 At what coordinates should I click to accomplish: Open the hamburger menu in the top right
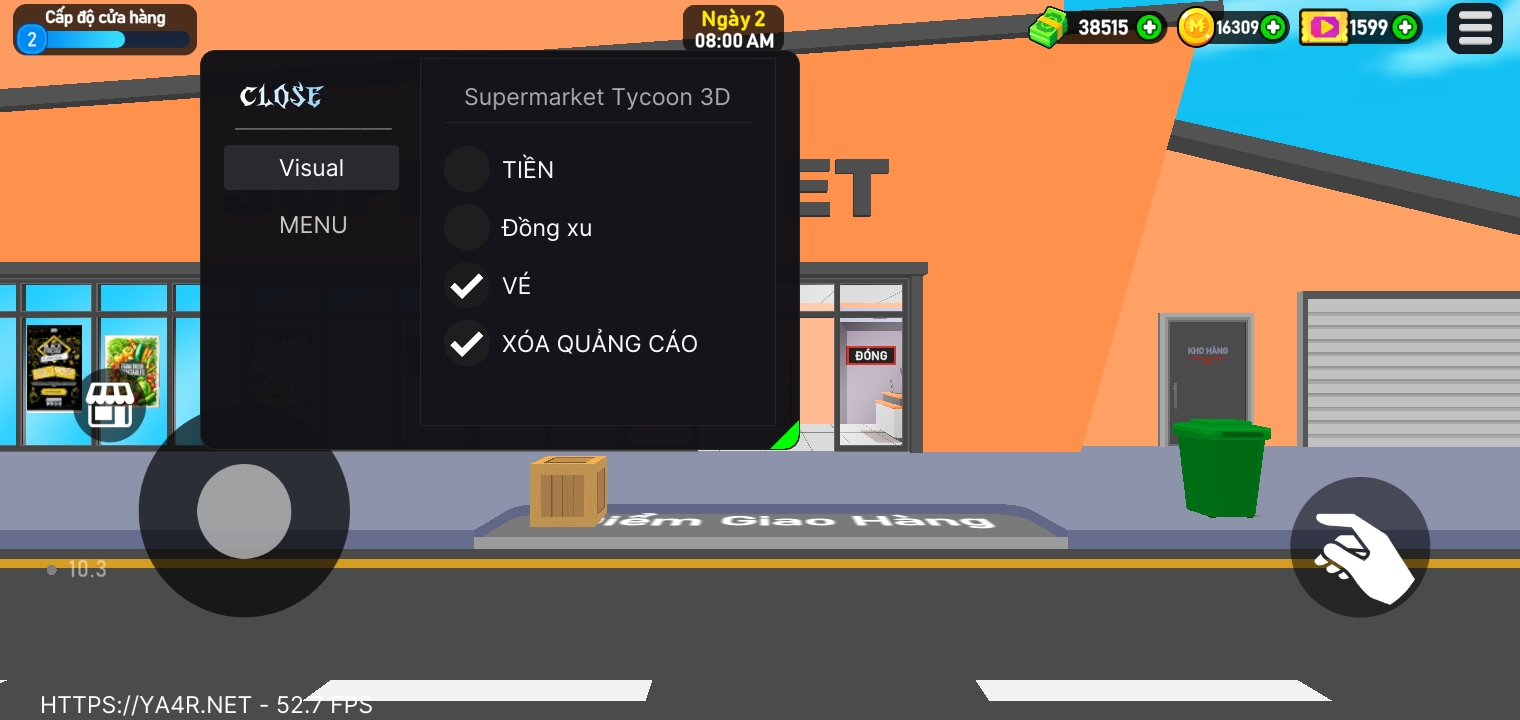(x=1474, y=28)
